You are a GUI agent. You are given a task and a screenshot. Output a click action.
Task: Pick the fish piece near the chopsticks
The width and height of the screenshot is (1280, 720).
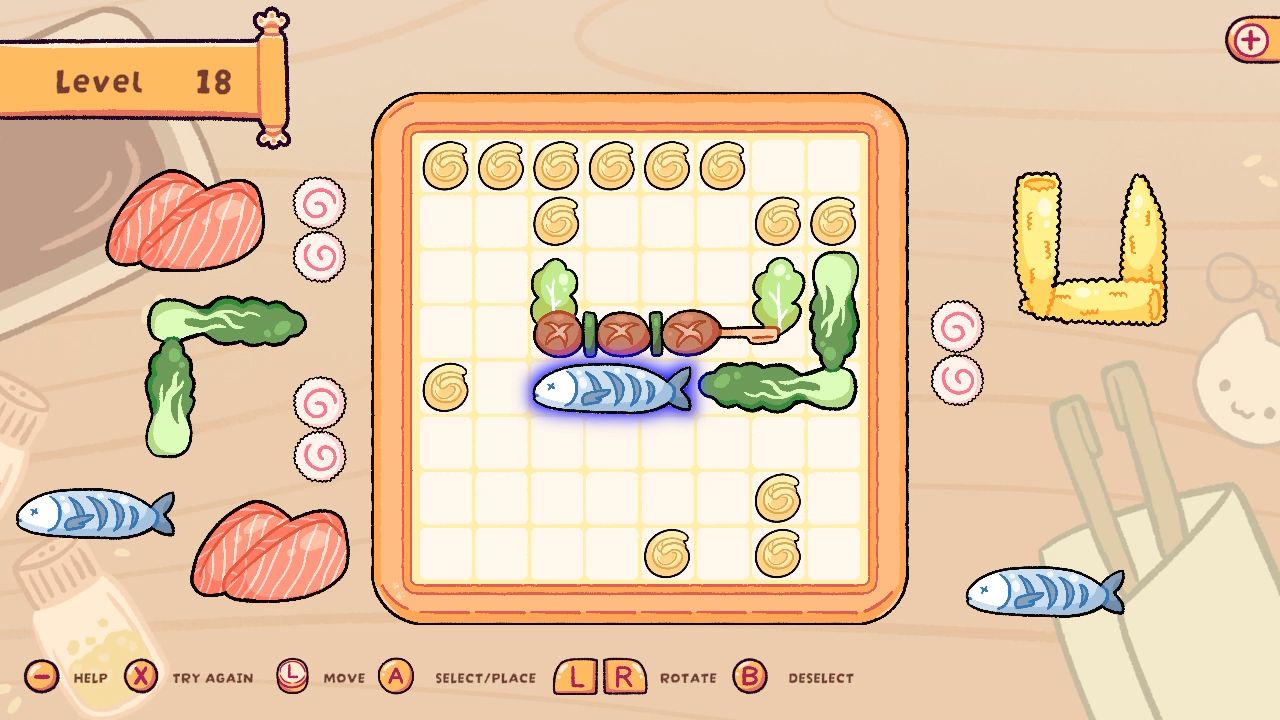click(1040, 590)
